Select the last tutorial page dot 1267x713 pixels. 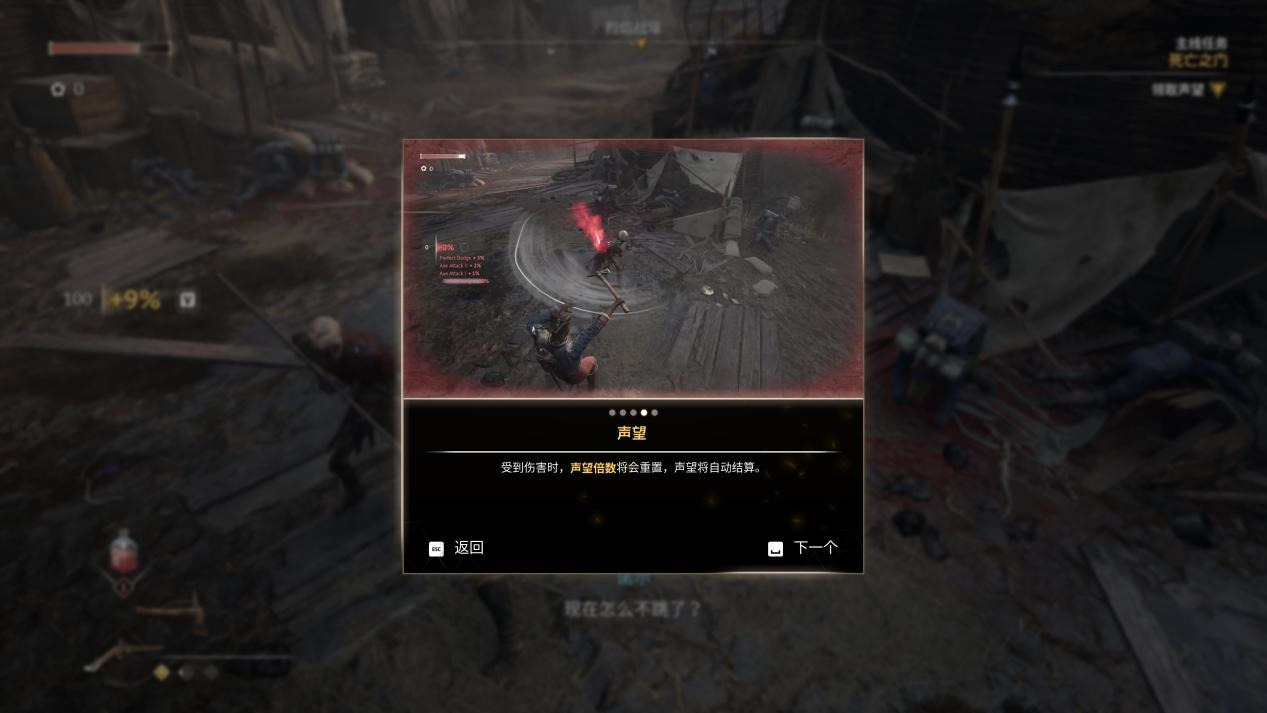pyautogui.click(x=655, y=412)
